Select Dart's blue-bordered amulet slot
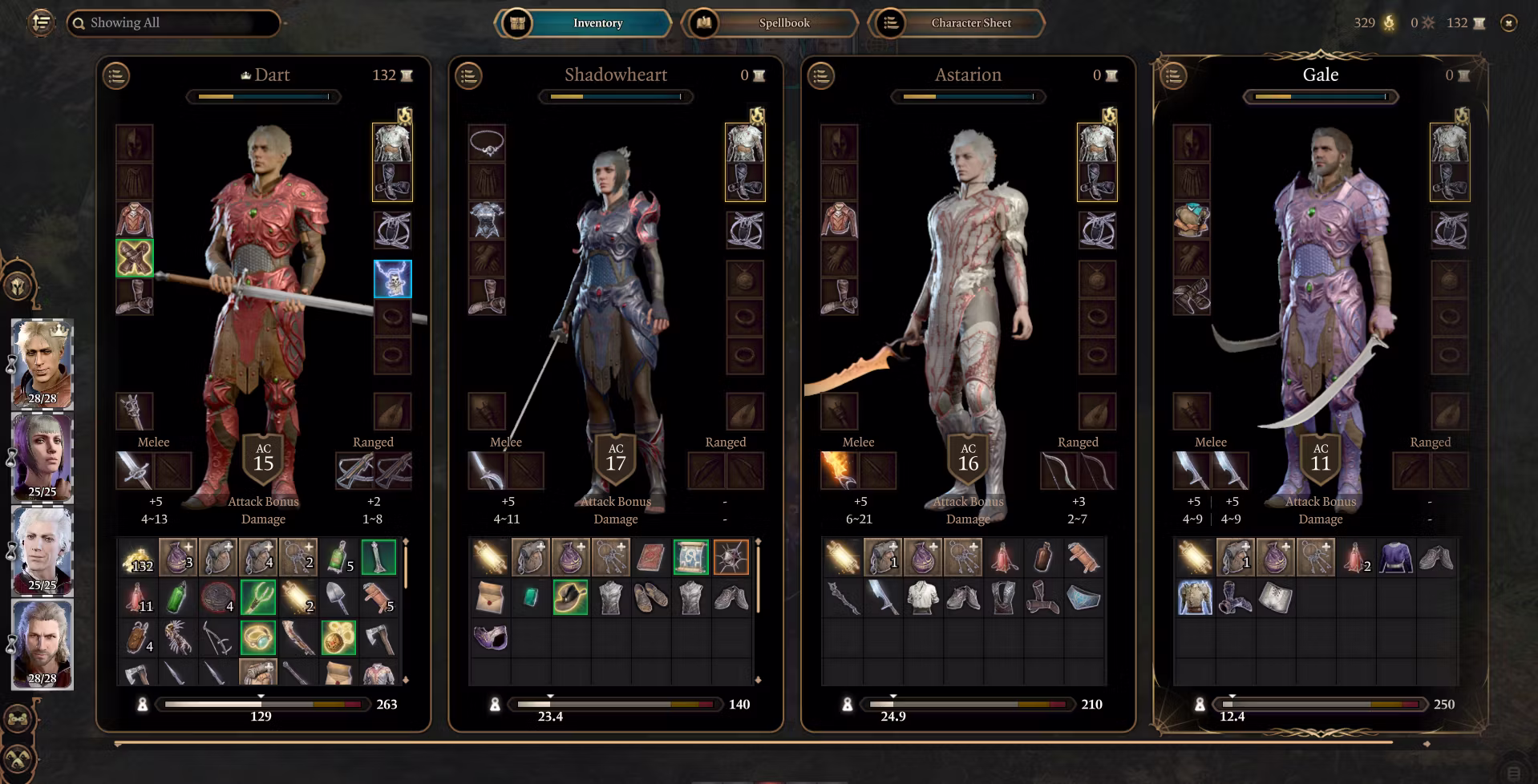The height and width of the screenshot is (784, 1538). 393,279
